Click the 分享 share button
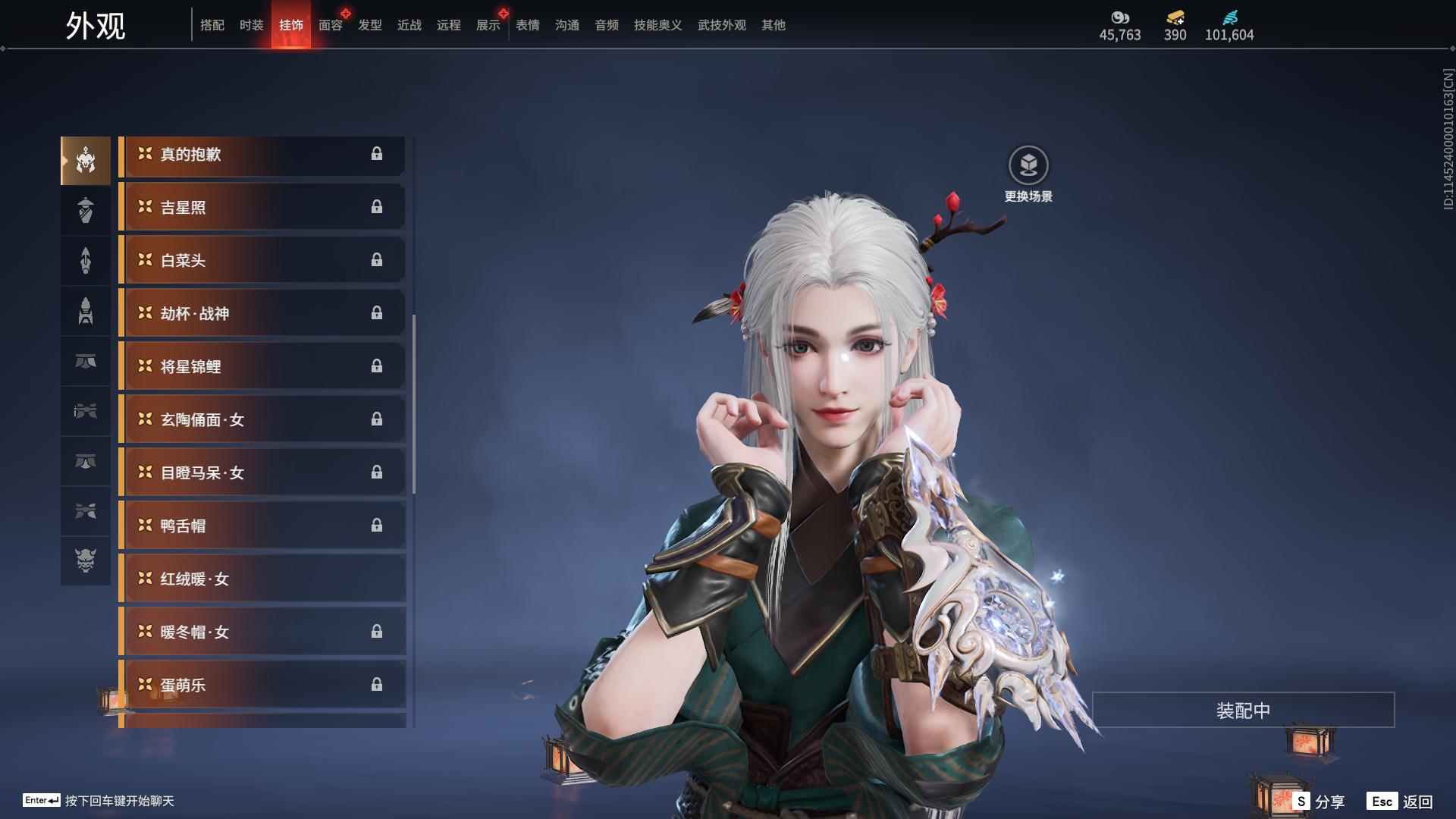This screenshot has height=819, width=1456. [1319, 802]
